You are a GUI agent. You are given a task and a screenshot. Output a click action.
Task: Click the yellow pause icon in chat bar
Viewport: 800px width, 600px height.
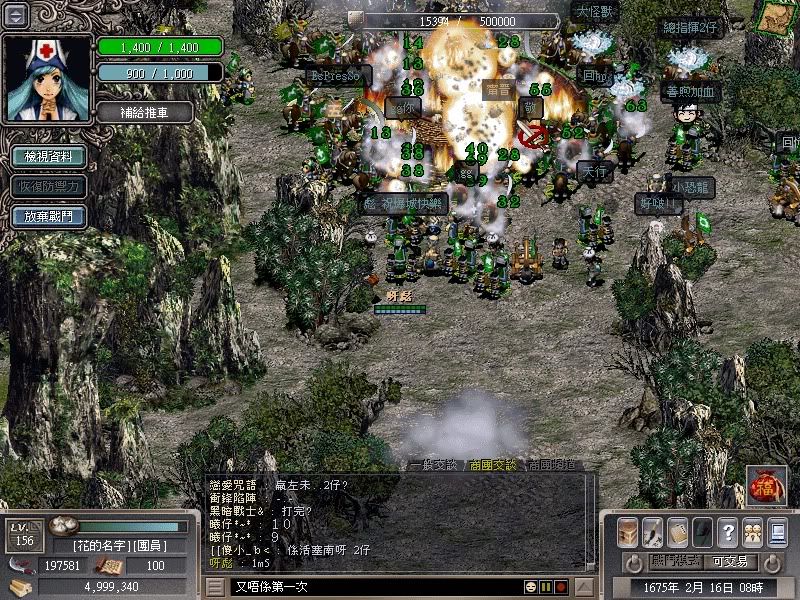point(546,586)
